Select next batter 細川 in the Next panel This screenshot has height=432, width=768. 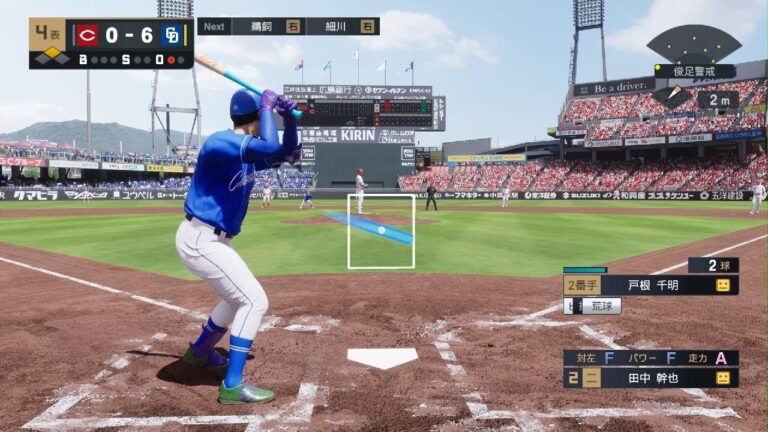pyautogui.click(x=341, y=26)
